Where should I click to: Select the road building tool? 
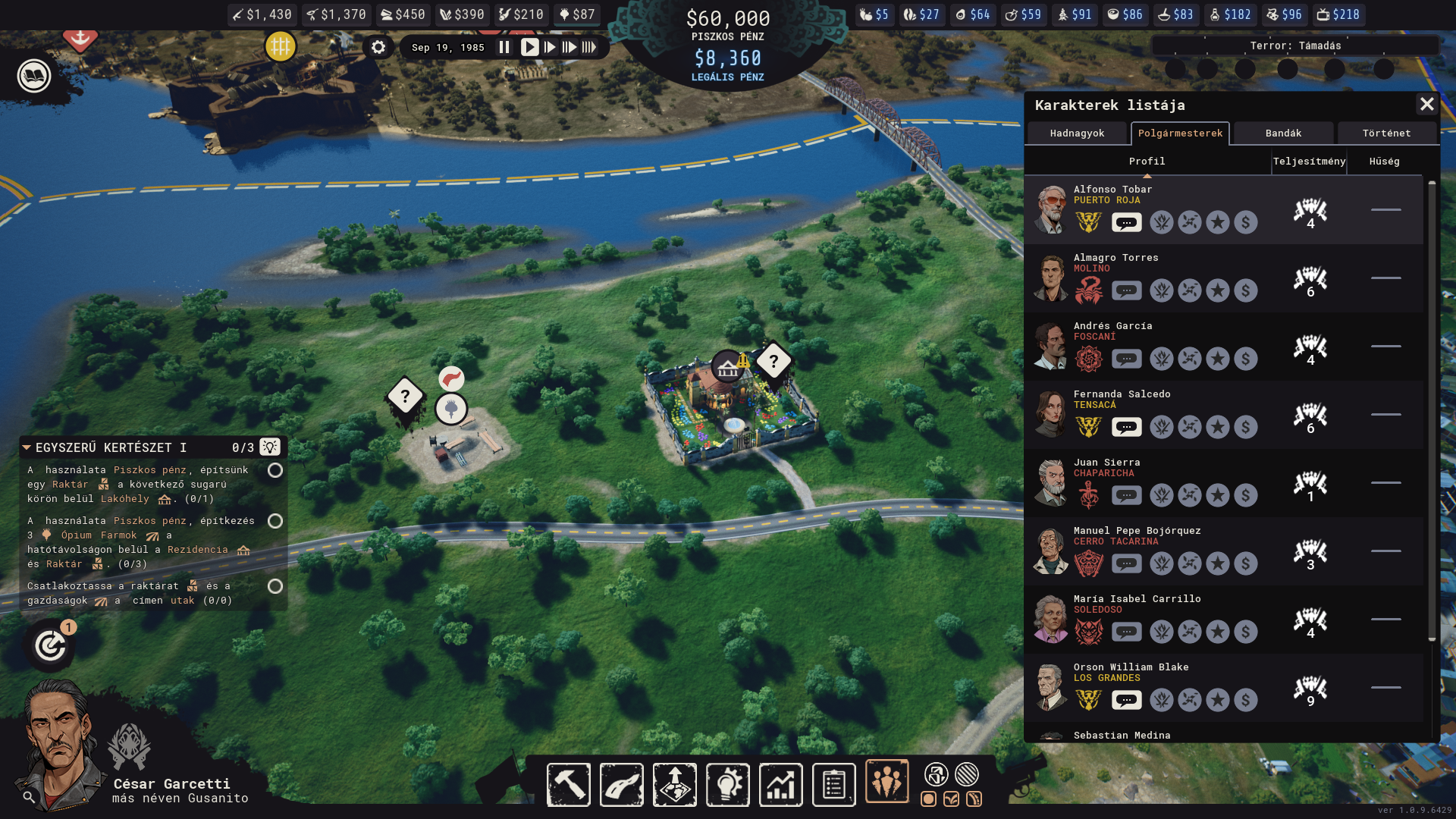(x=622, y=784)
